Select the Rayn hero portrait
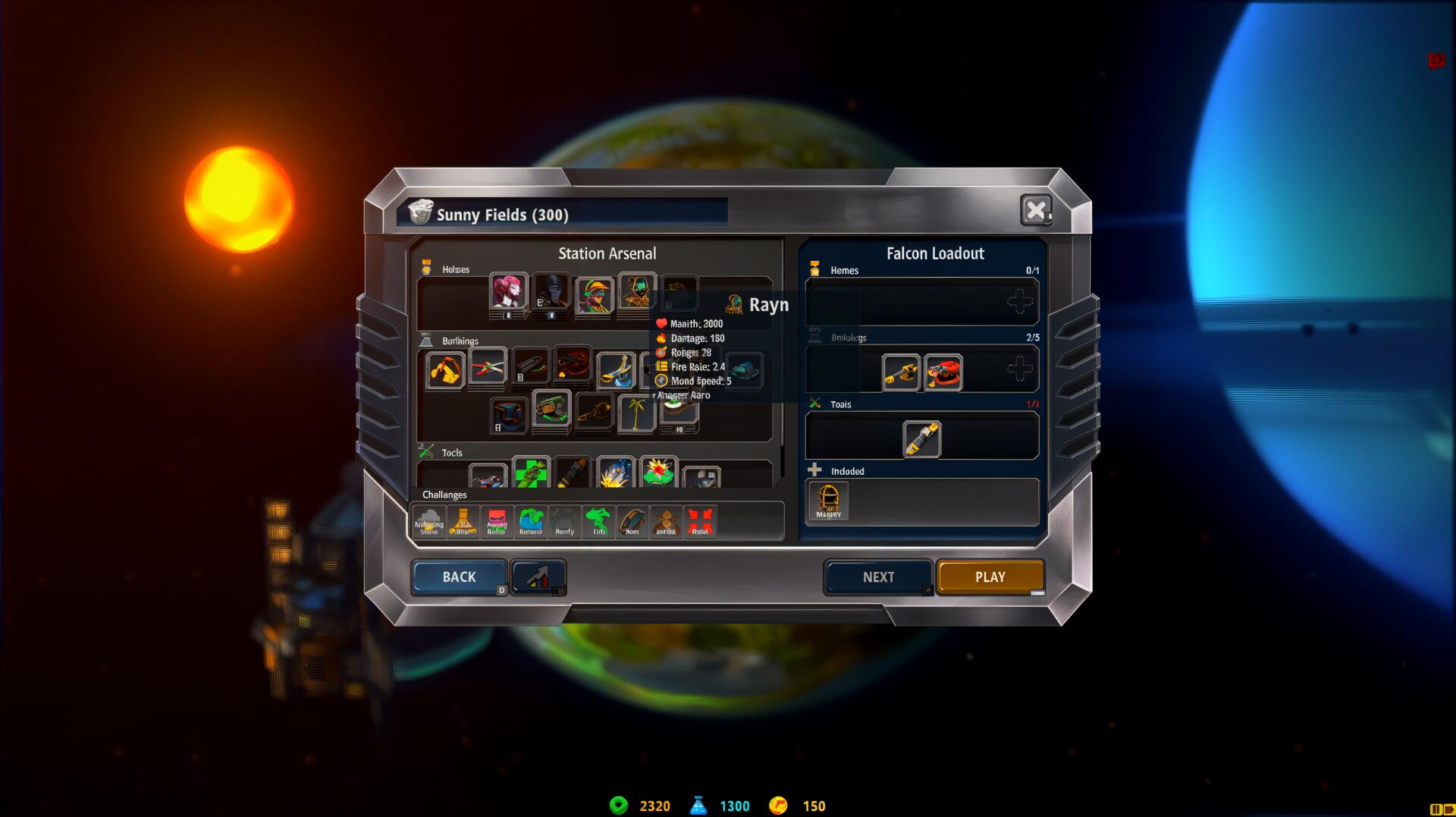The height and width of the screenshot is (817, 1456). 679,296
